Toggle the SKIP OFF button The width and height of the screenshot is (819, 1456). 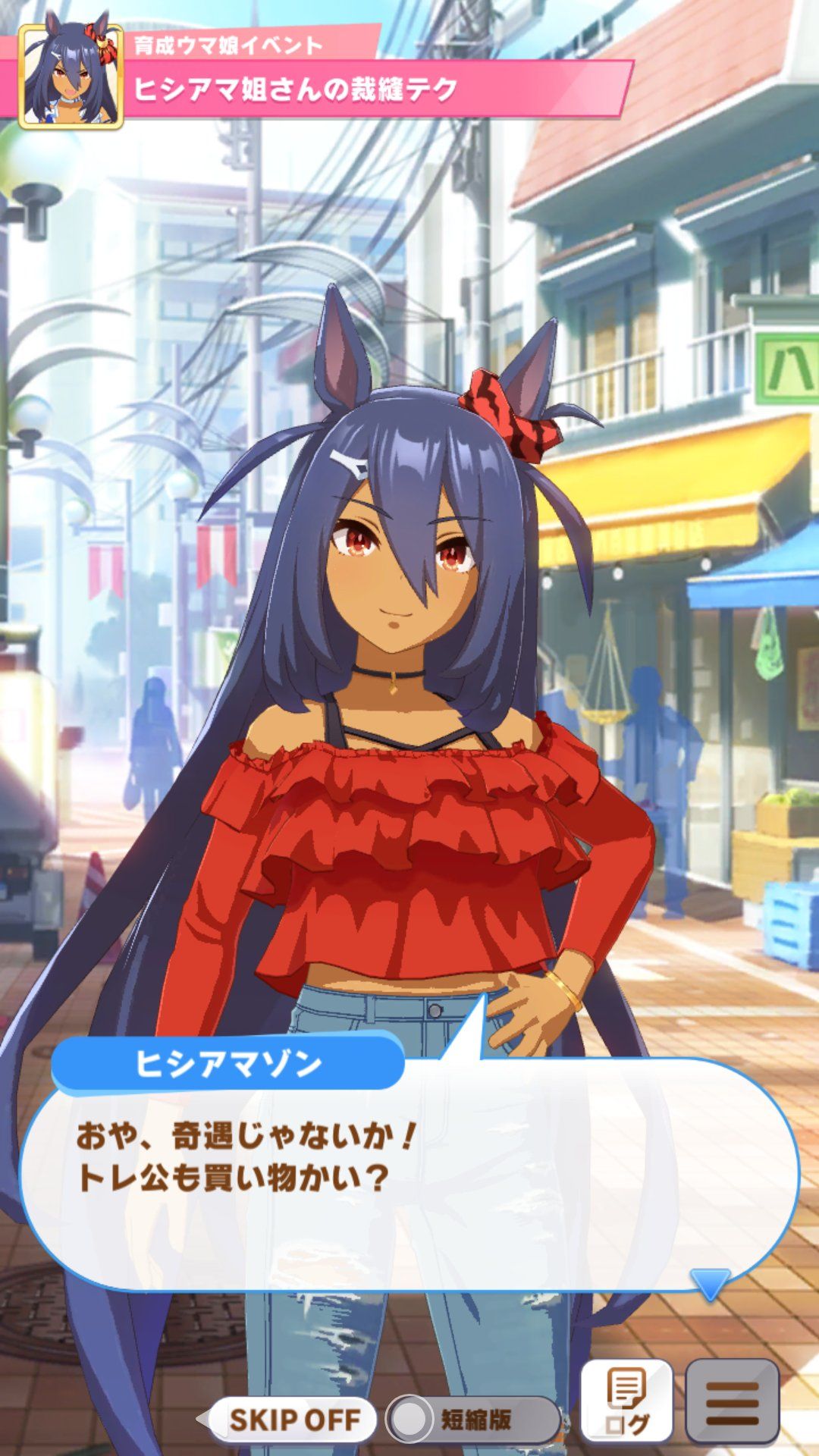293,1420
